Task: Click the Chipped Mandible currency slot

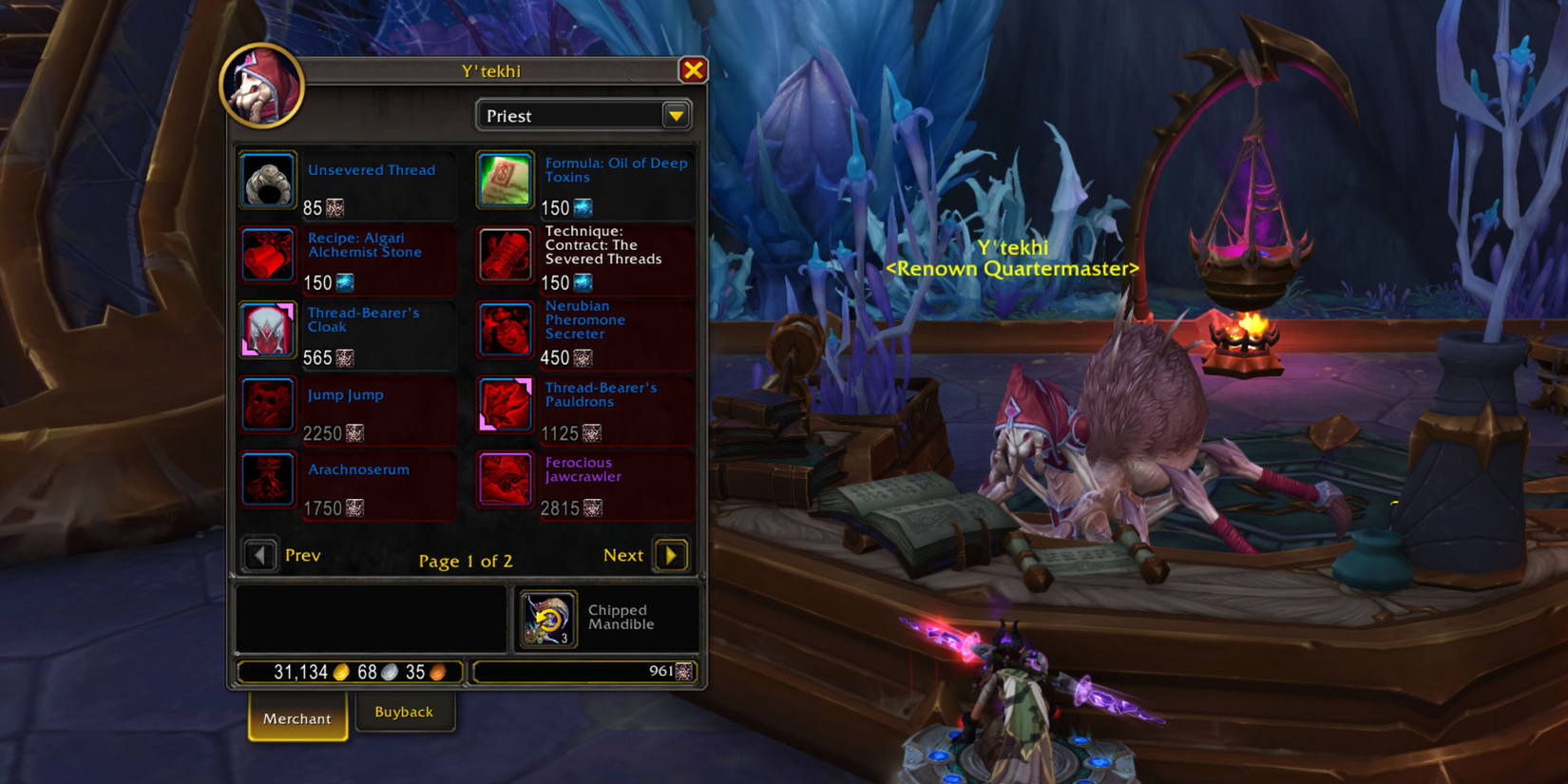Action: [547, 618]
